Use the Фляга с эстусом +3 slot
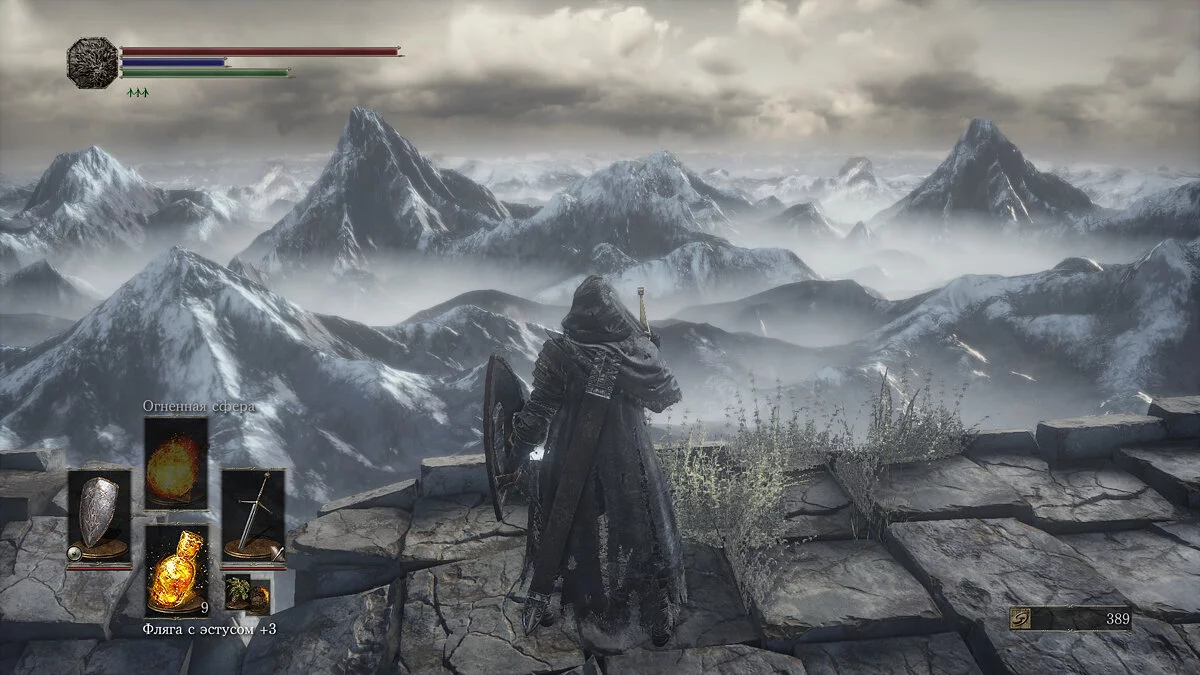This screenshot has width=1200, height=675. pyautogui.click(x=176, y=570)
